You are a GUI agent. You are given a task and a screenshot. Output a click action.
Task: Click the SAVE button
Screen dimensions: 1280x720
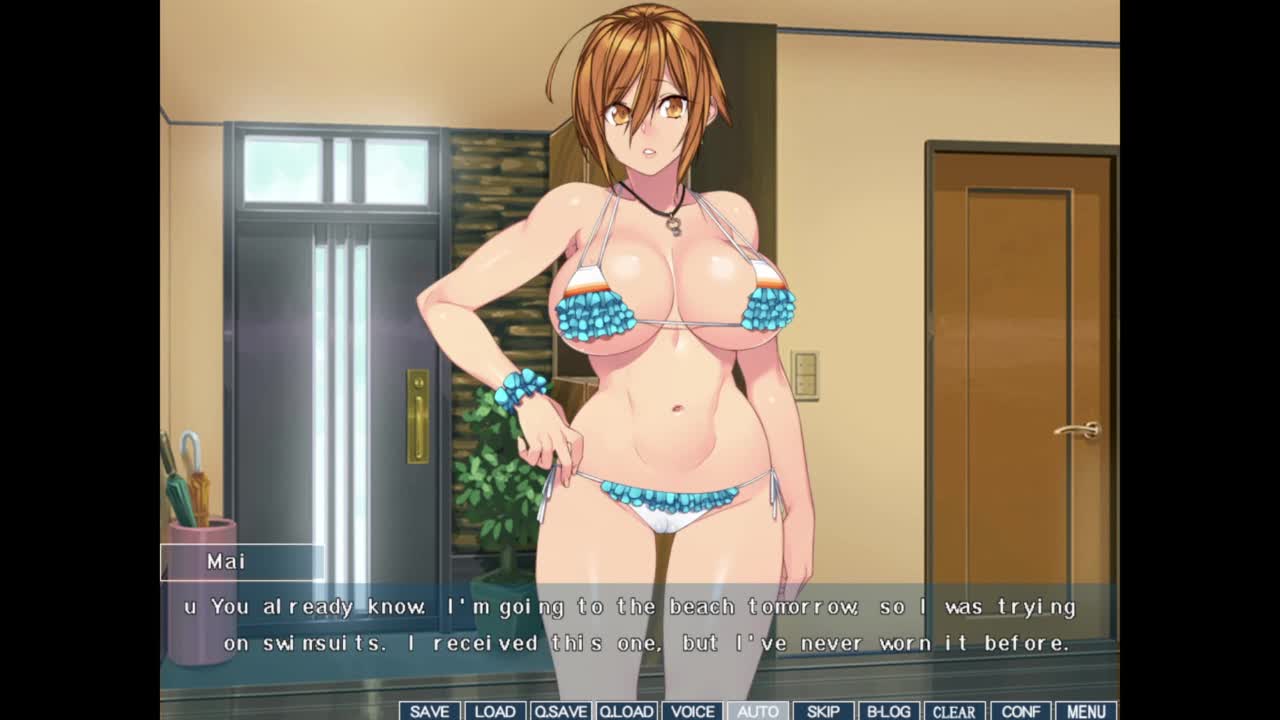429,711
